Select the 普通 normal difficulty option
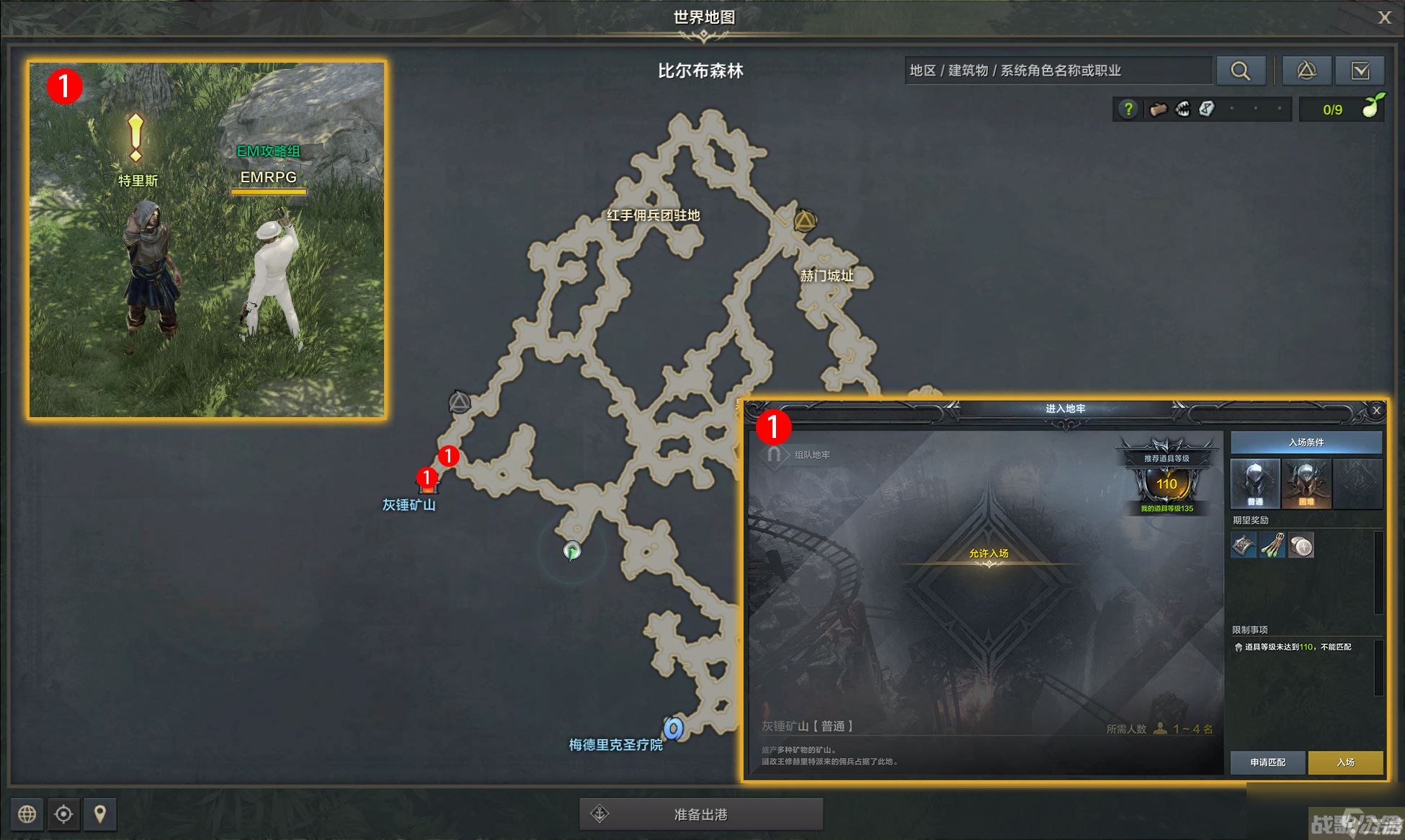 (x=1254, y=483)
